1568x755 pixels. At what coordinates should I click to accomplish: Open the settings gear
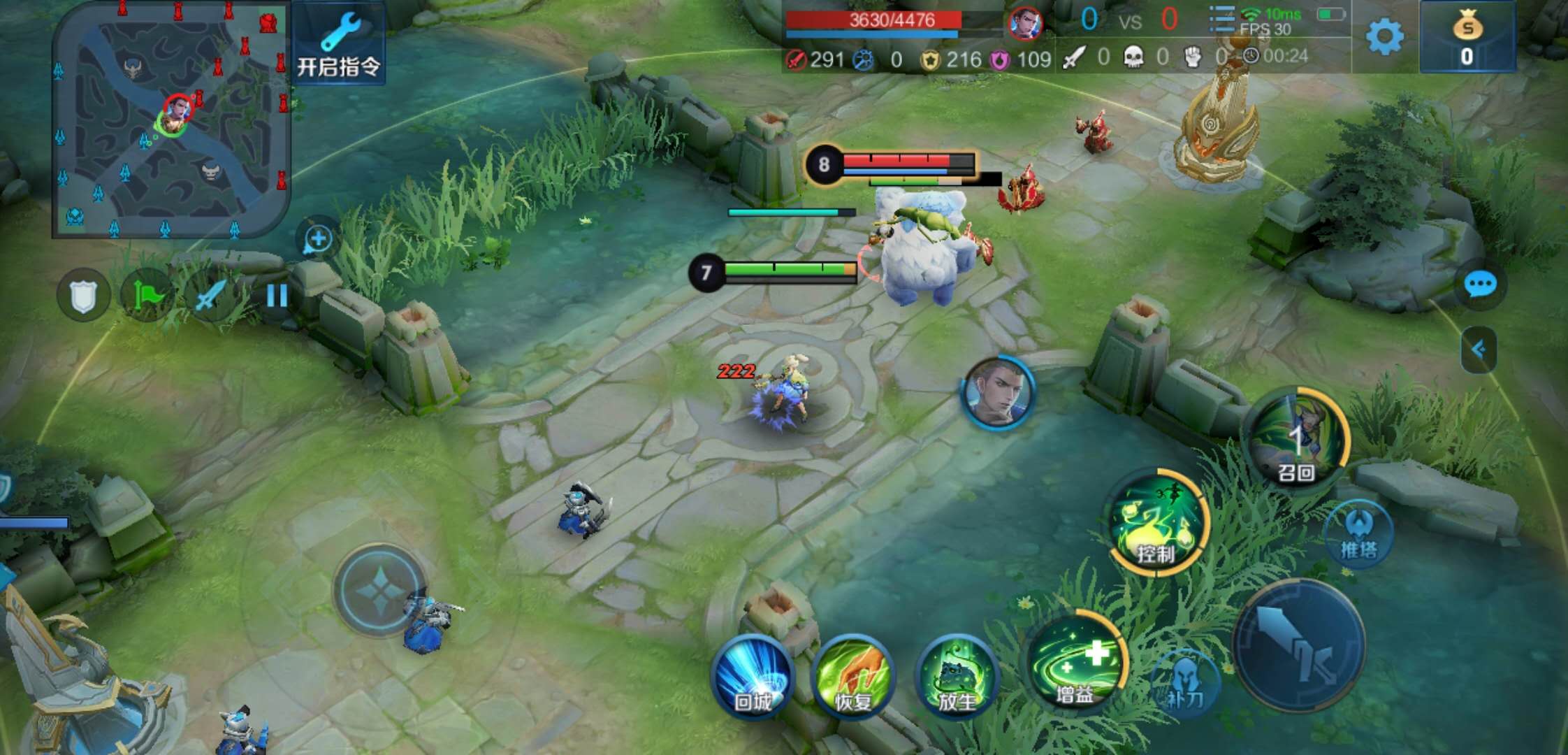(x=1384, y=36)
